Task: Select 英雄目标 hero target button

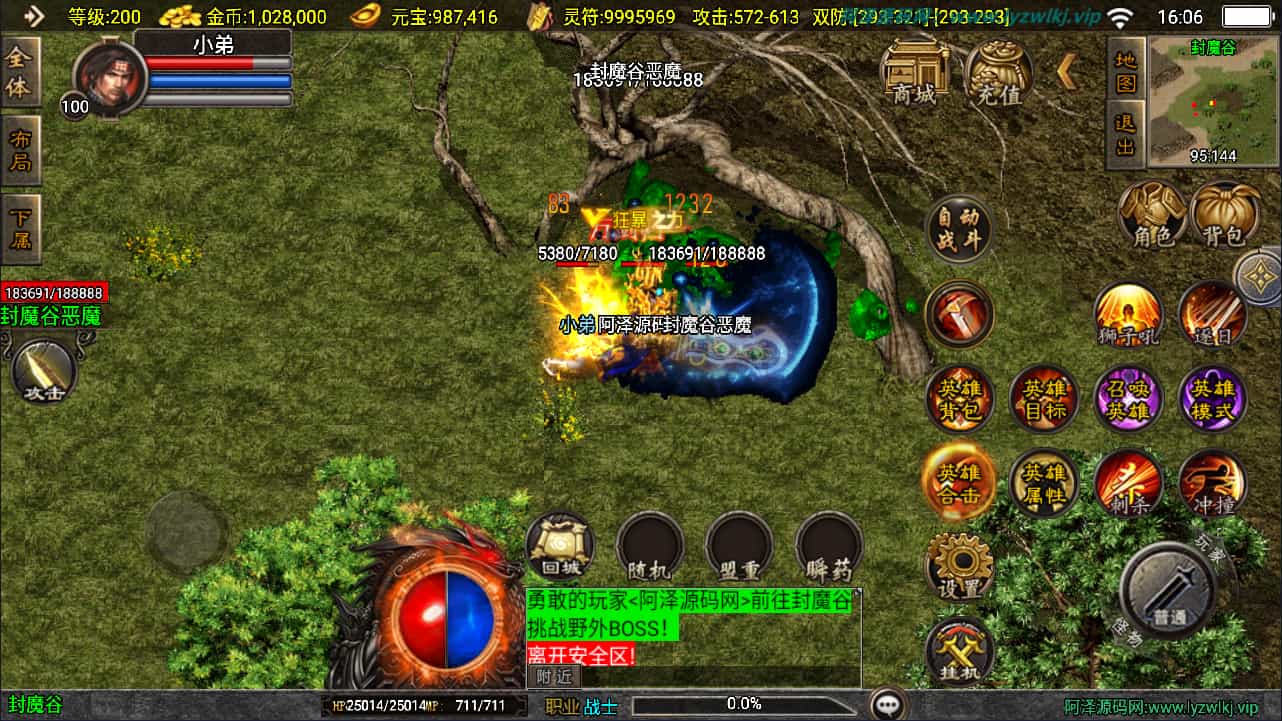Action: pos(1043,400)
